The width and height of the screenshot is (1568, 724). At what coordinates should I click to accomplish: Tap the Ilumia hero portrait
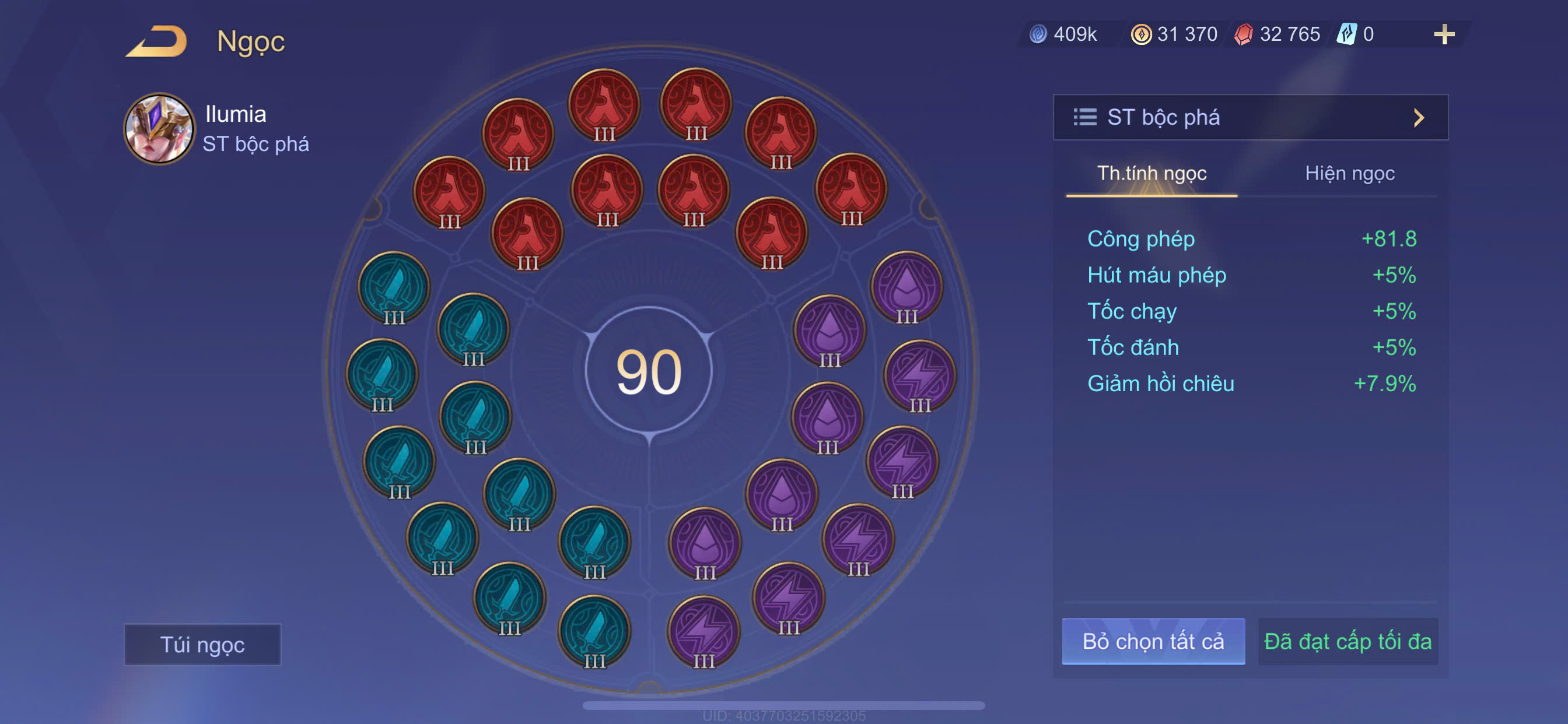click(159, 128)
